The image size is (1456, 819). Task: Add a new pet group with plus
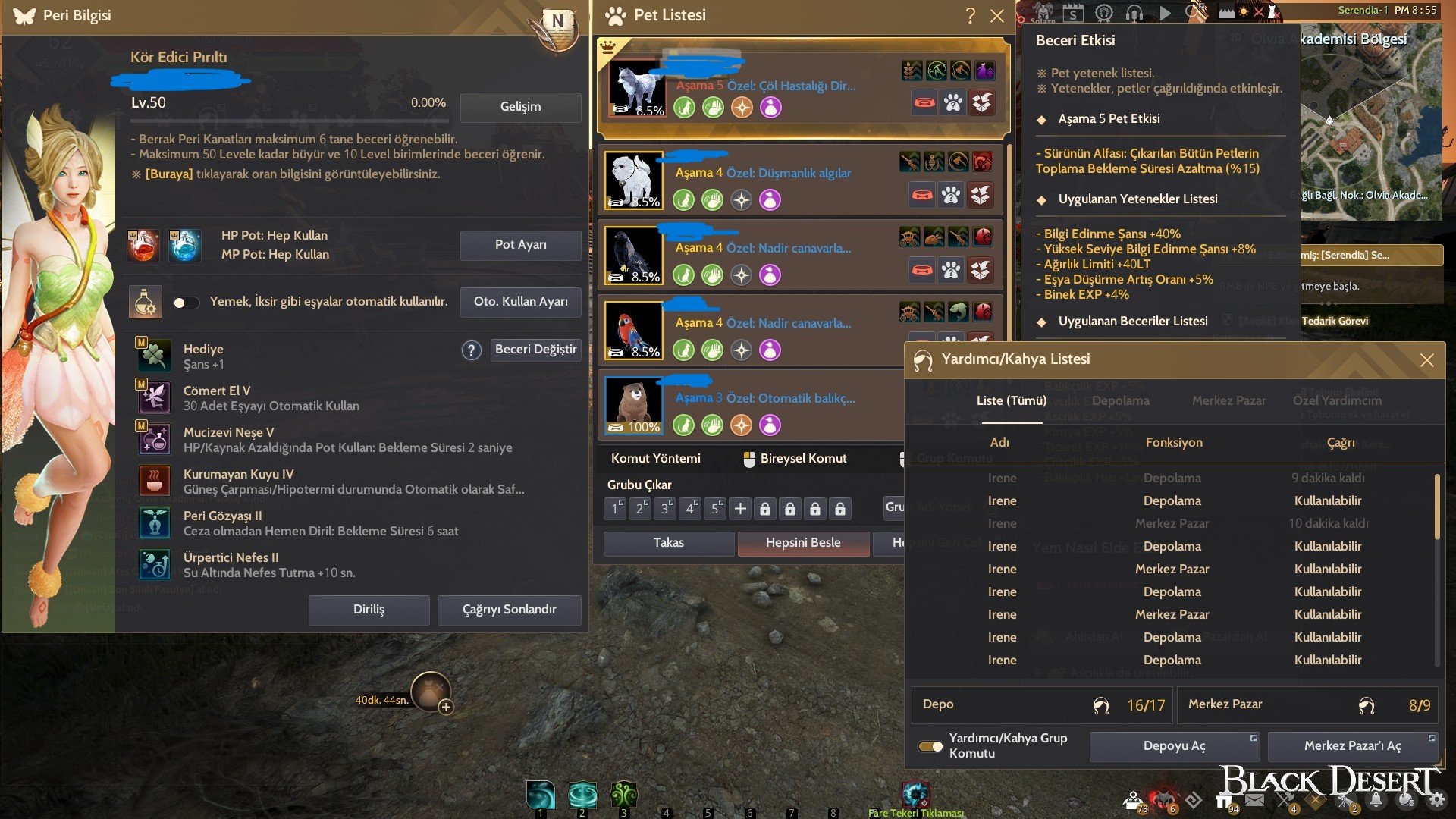tap(740, 509)
